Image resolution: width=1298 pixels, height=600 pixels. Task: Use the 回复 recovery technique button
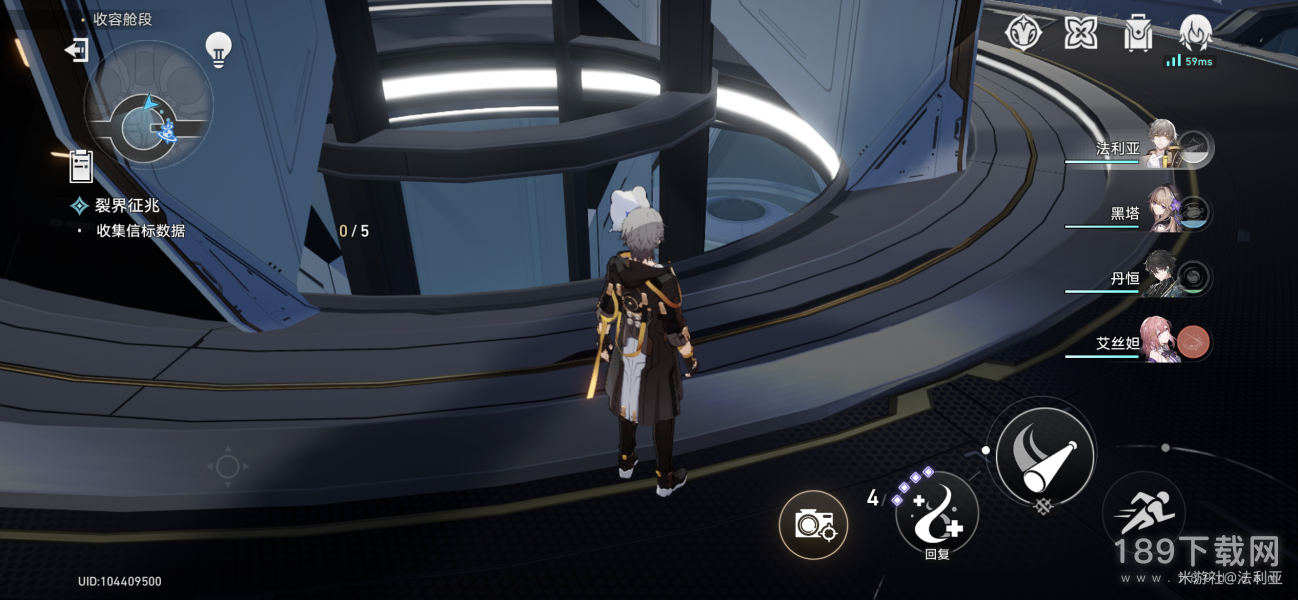click(936, 513)
